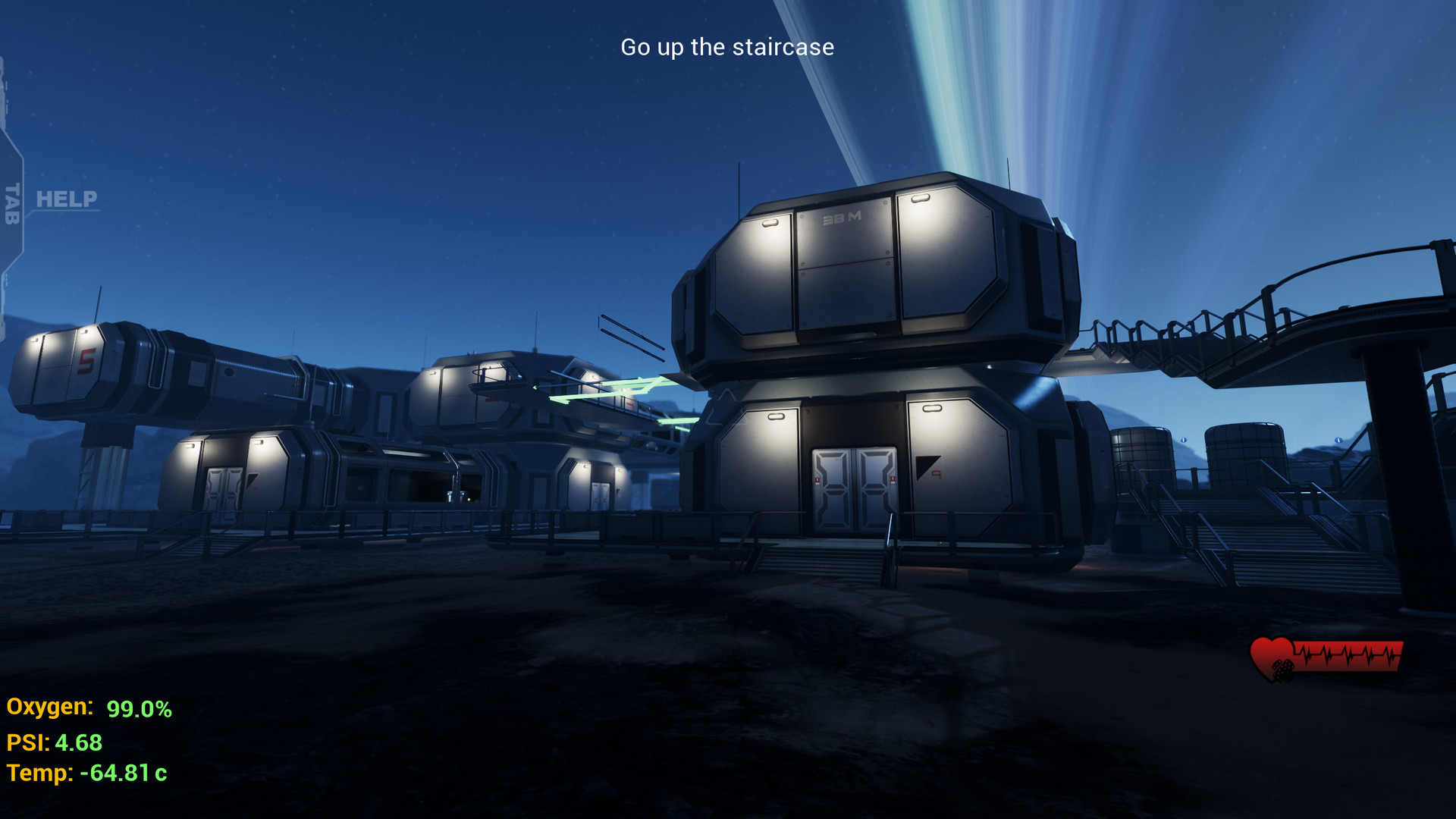Click the Go up the staircase objective
The width and height of the screenshot is (1456, 819).
click(726, 47)
